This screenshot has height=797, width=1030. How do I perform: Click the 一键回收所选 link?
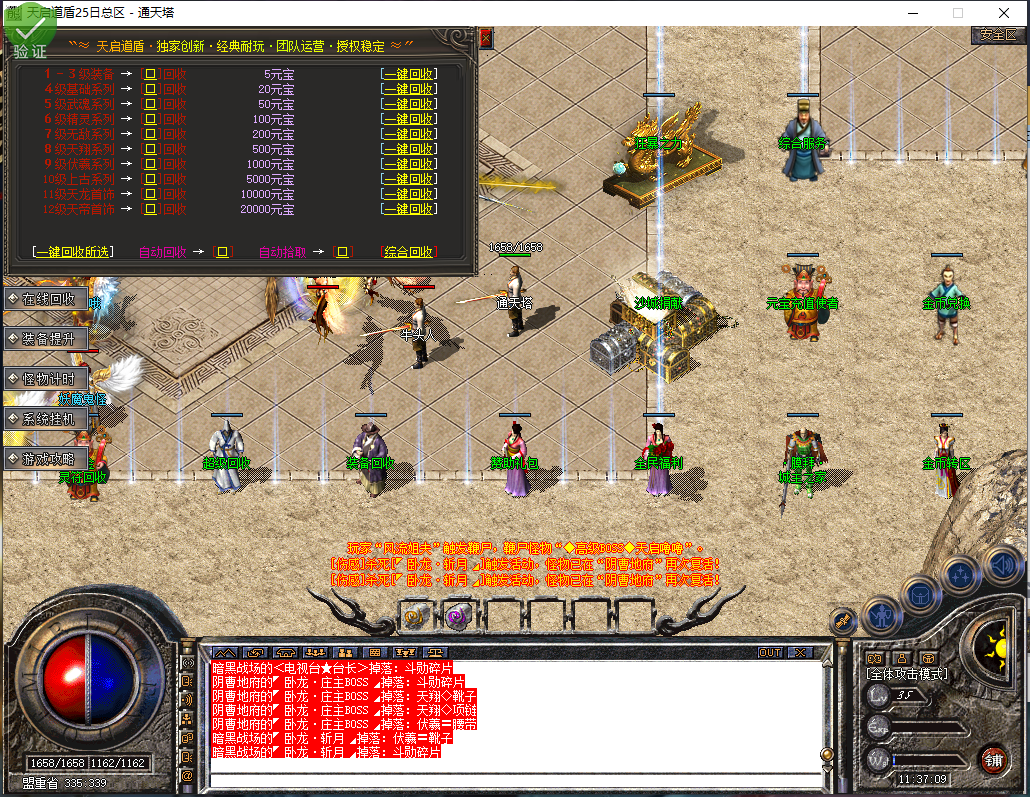click(72, 252)
